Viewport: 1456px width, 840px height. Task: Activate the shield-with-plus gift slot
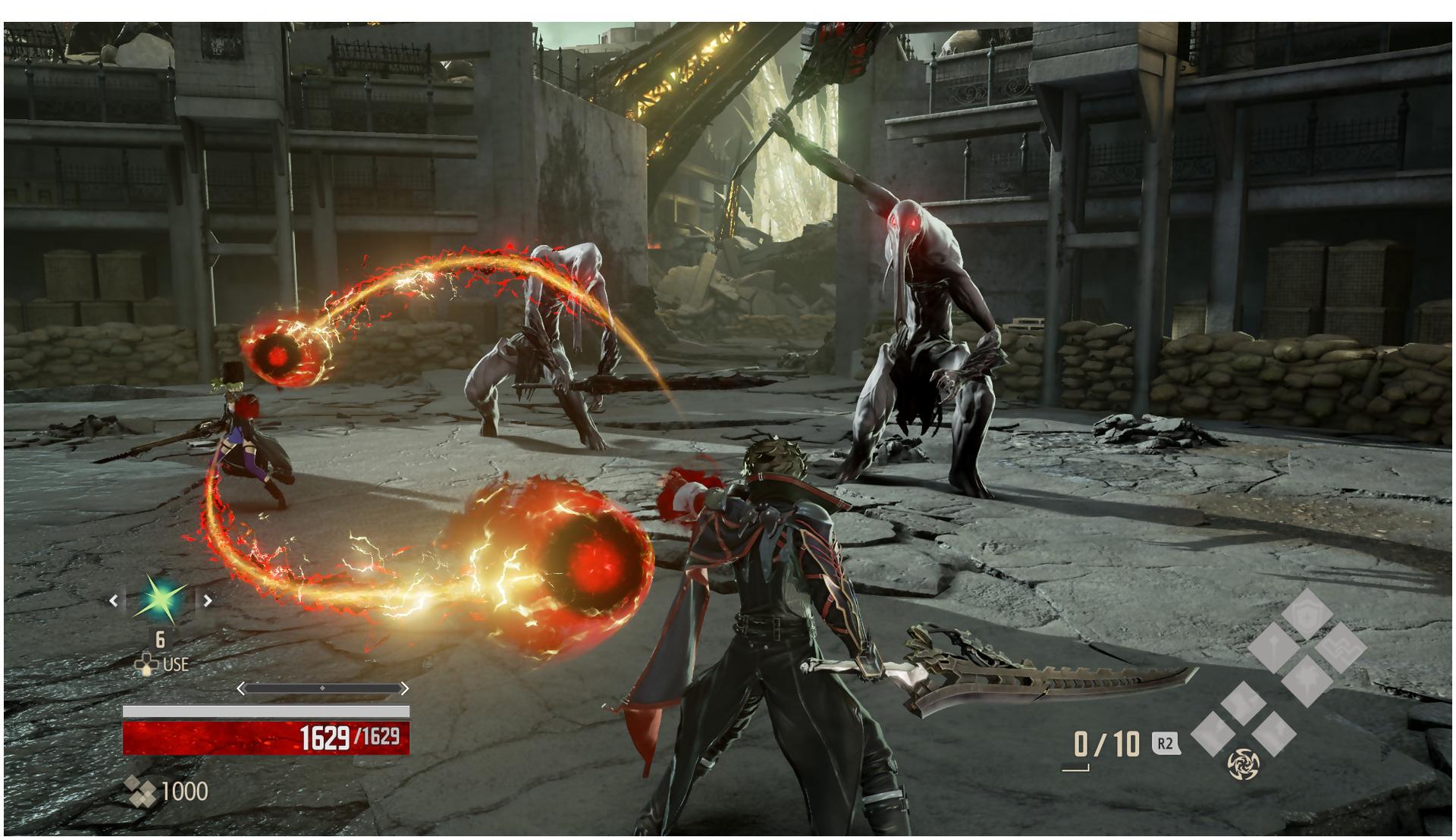click(1307, 613)
